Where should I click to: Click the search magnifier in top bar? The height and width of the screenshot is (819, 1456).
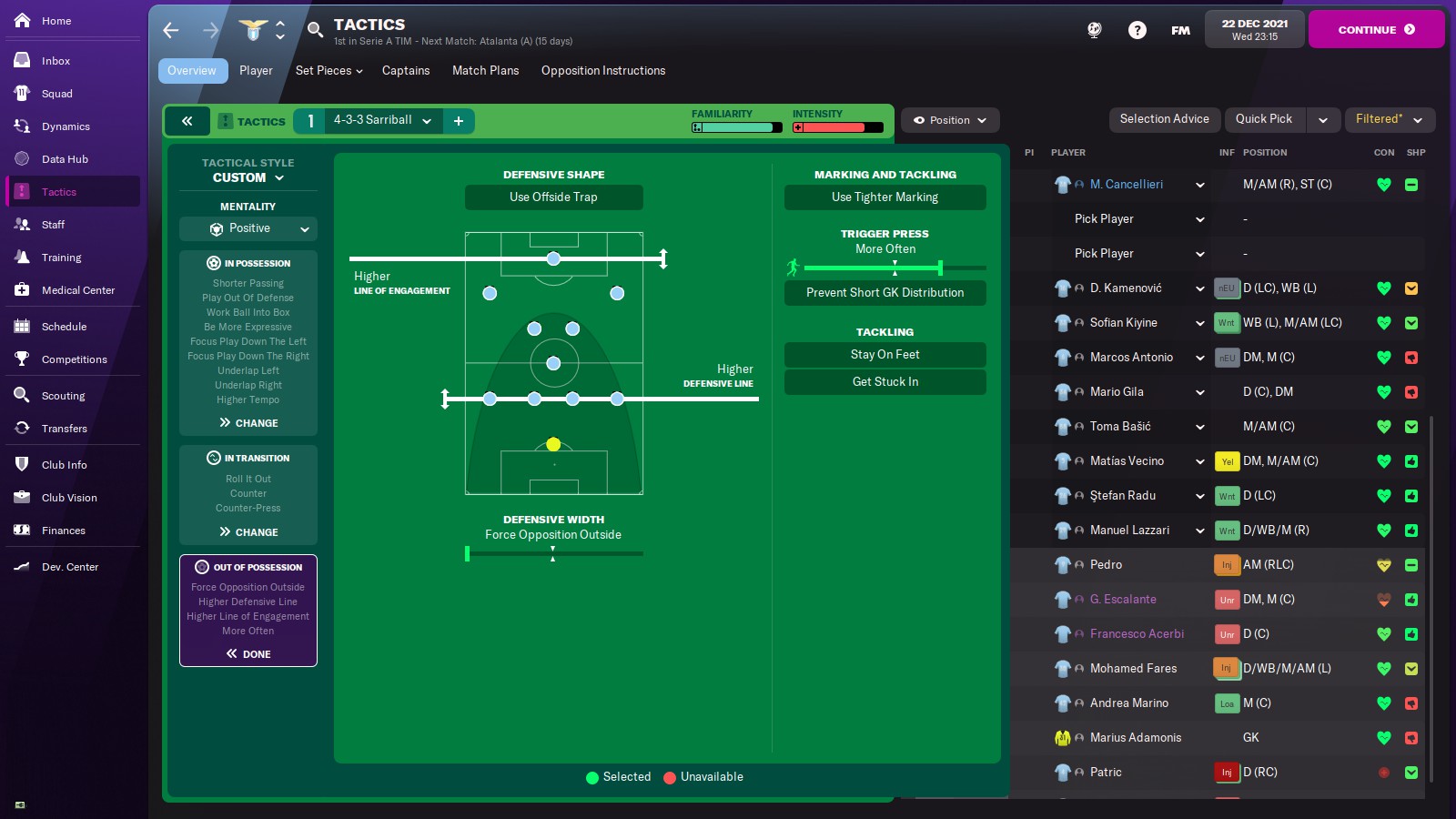315,30
